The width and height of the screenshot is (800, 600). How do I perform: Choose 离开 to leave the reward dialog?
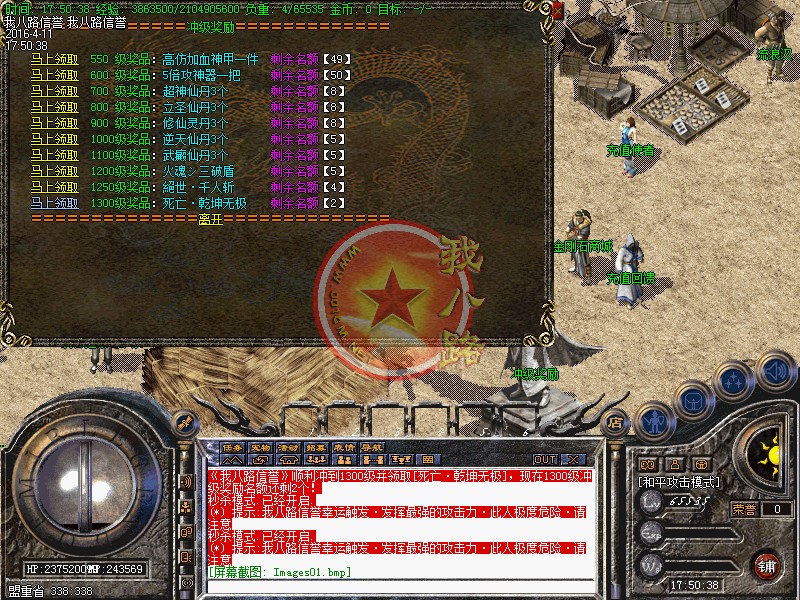tap(210, 218)
